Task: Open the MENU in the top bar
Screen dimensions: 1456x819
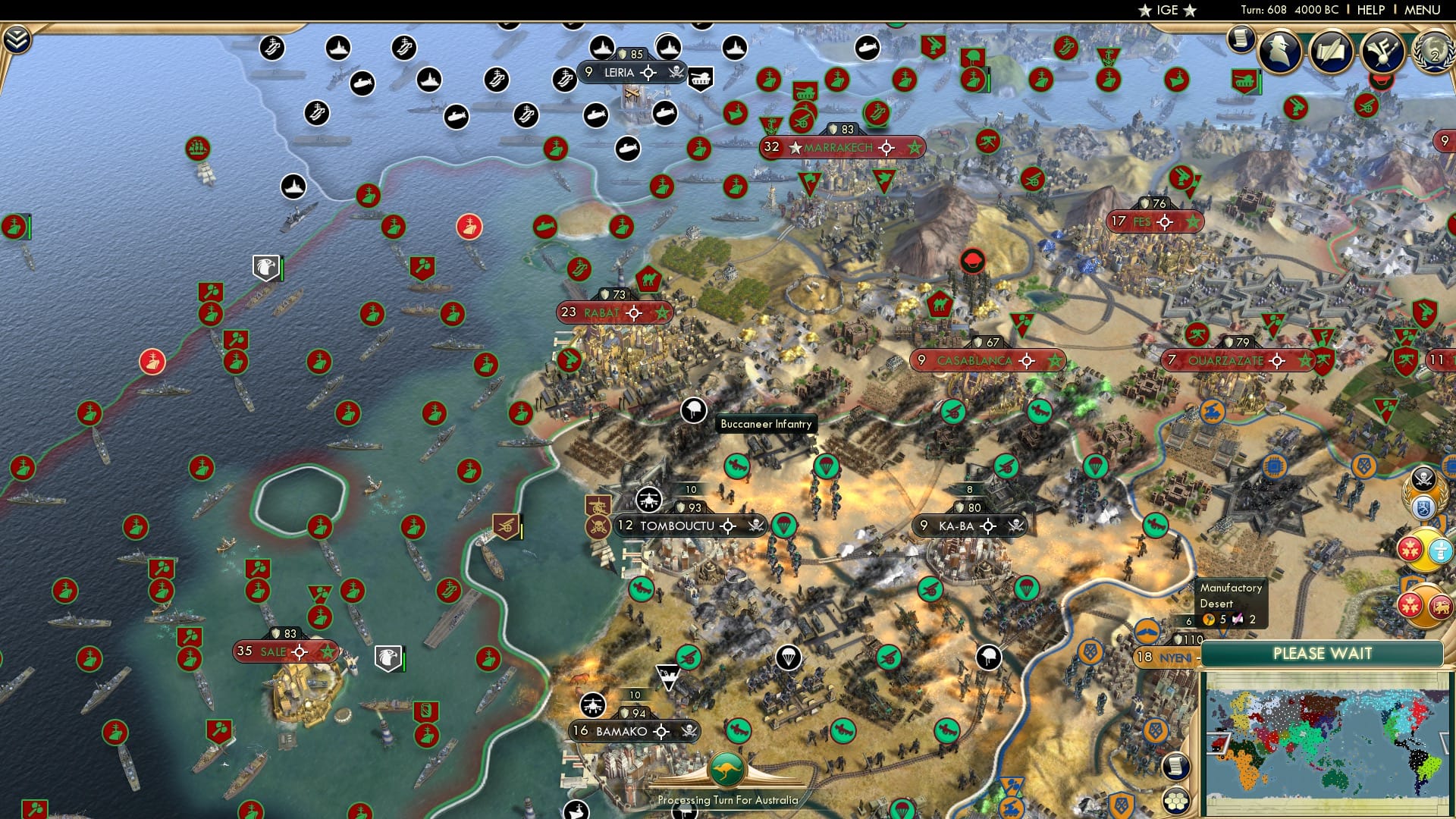Action: (1424, 10)
